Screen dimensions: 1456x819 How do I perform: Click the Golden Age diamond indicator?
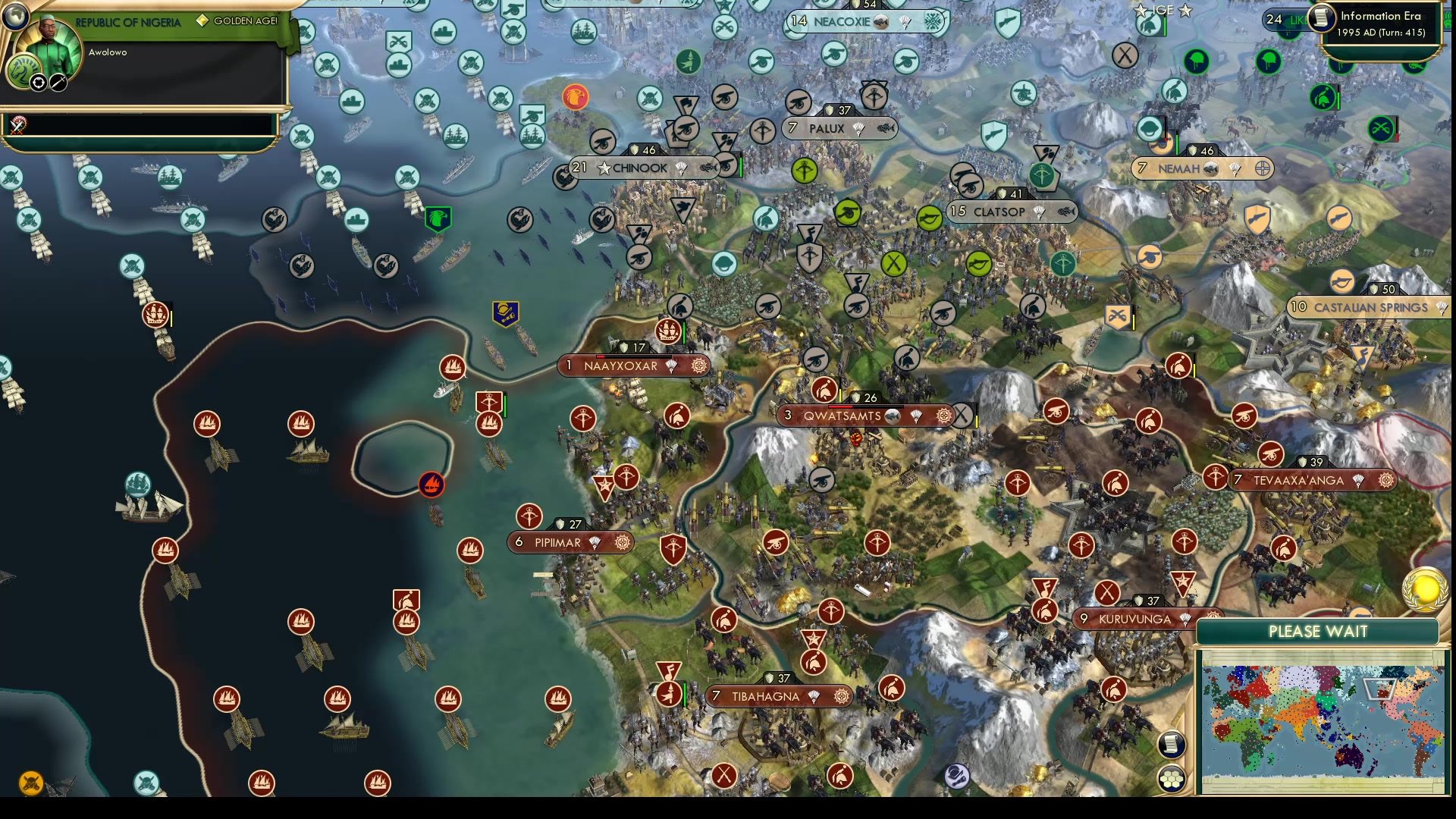coord(201,20)
